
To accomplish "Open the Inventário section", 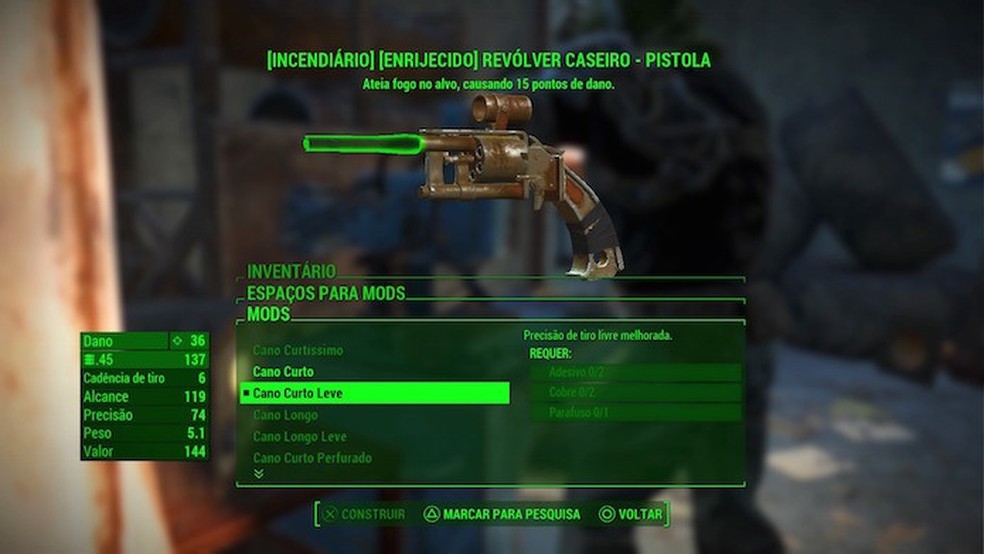I will coord(291,271).
